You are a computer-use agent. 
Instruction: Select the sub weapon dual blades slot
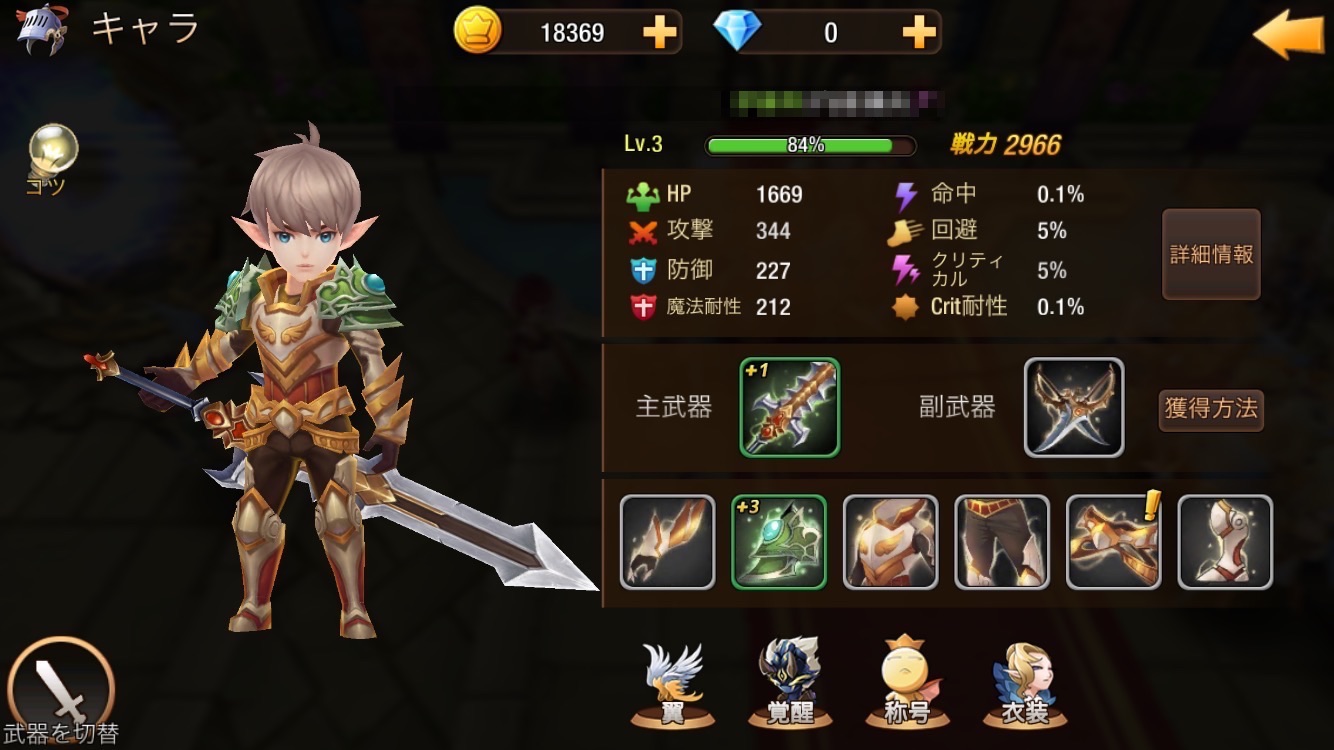[1074, 407]
